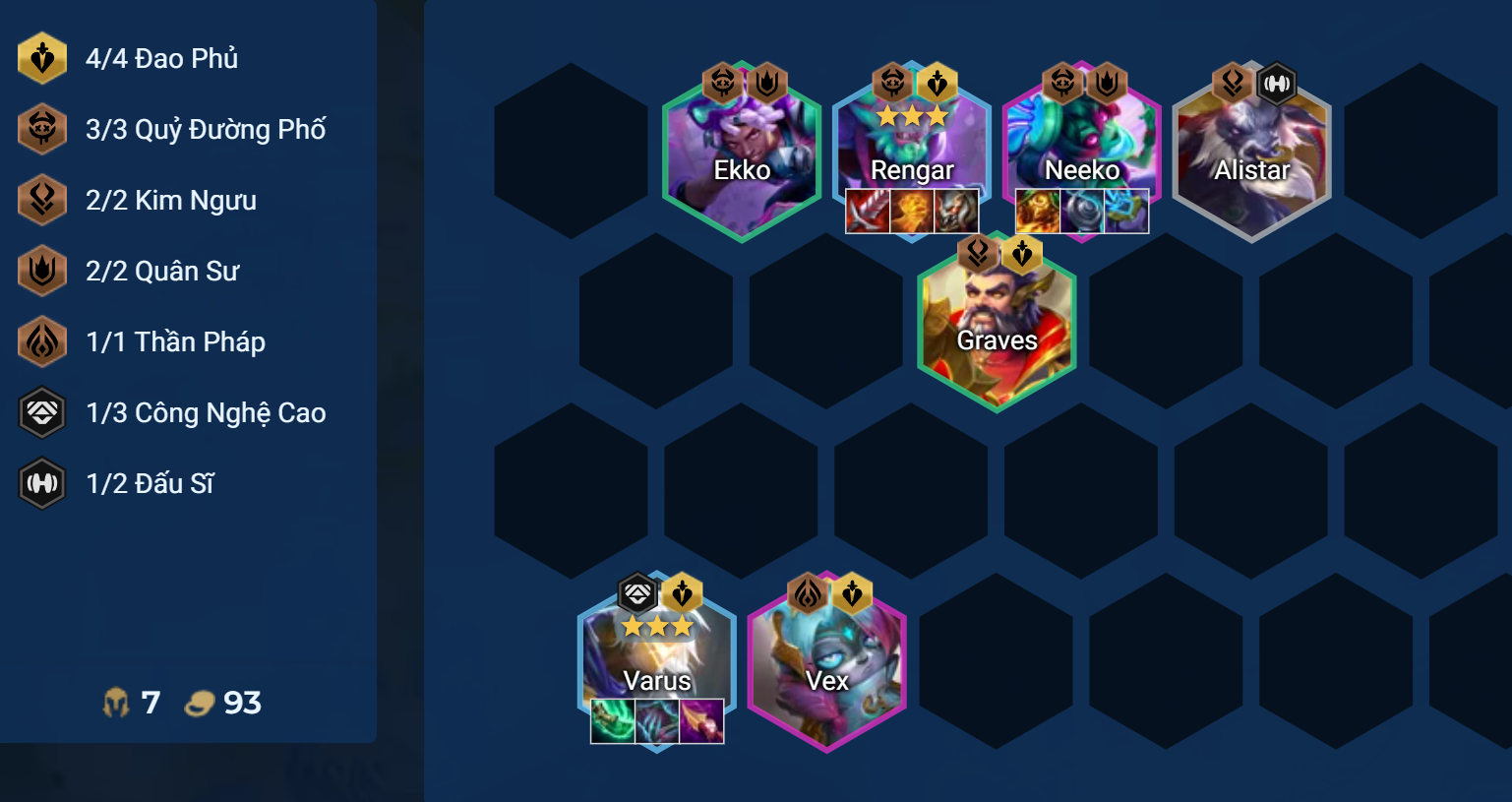
Task: Click the Công Nghệ Cao trait icon
Action: click(41, 412)
